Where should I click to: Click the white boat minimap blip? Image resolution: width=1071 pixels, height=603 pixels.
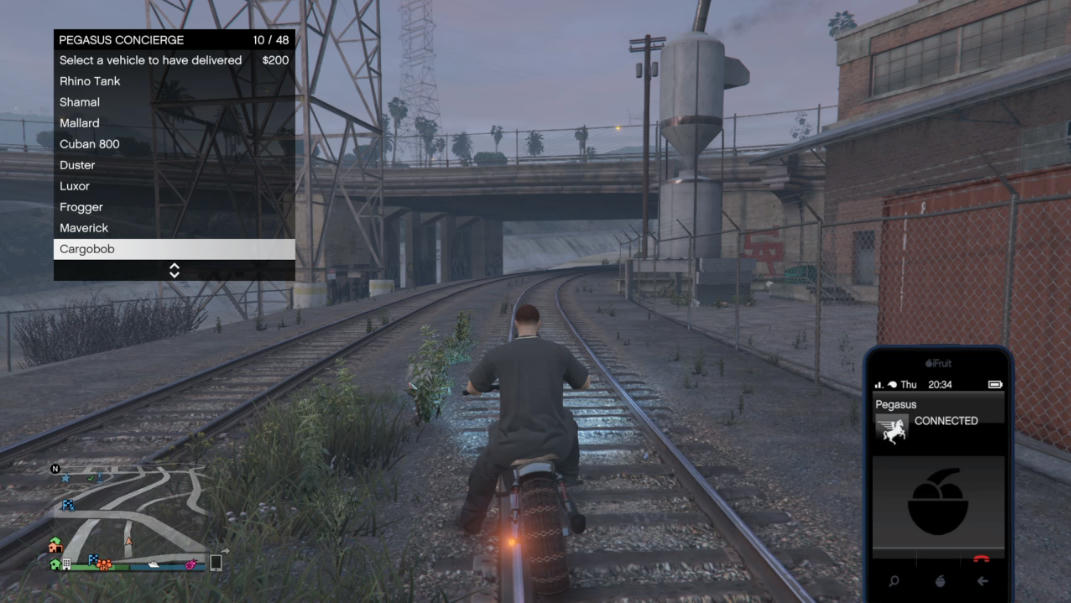pos(154,564)
